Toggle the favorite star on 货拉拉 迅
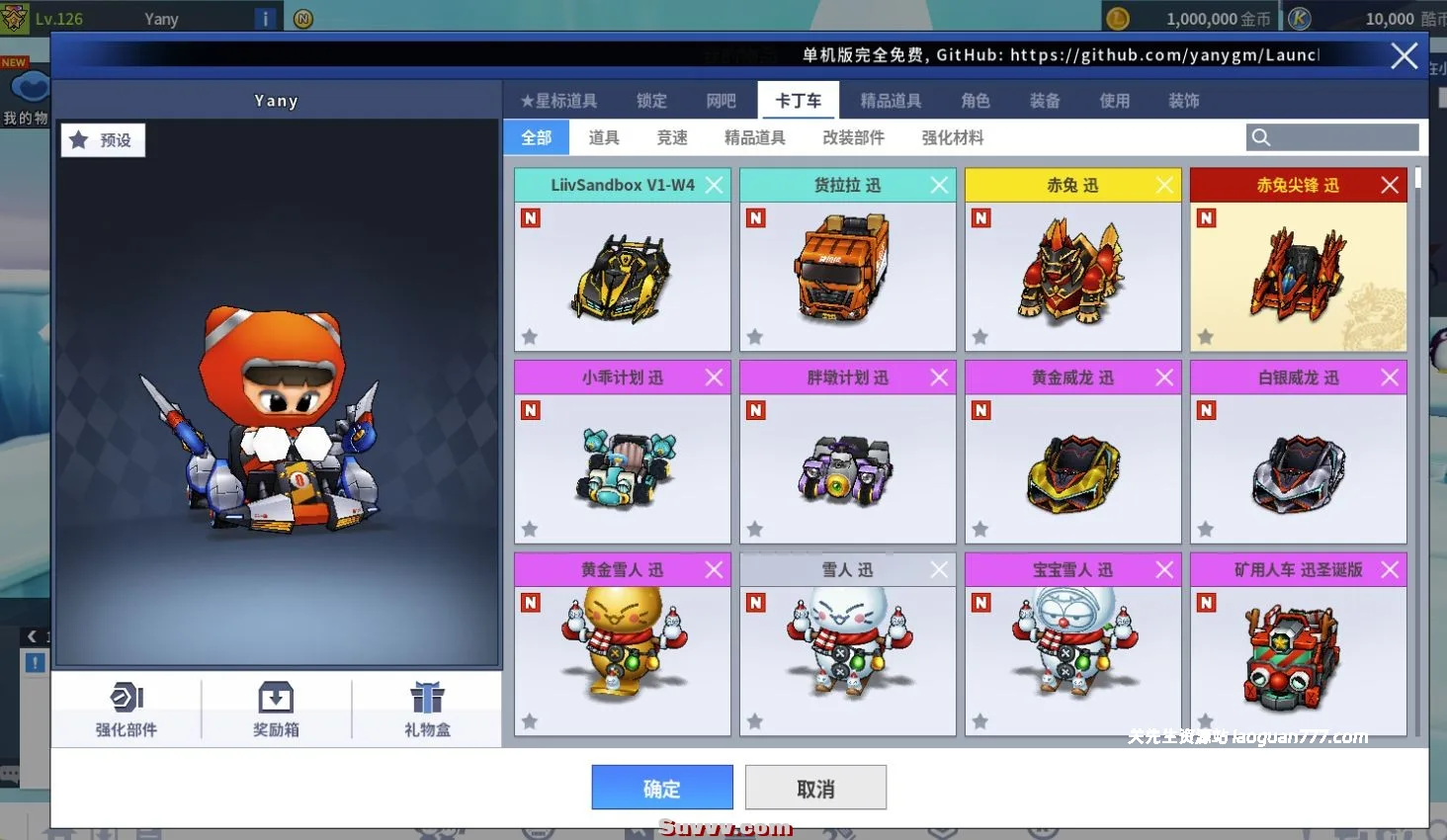 [754, 337]
